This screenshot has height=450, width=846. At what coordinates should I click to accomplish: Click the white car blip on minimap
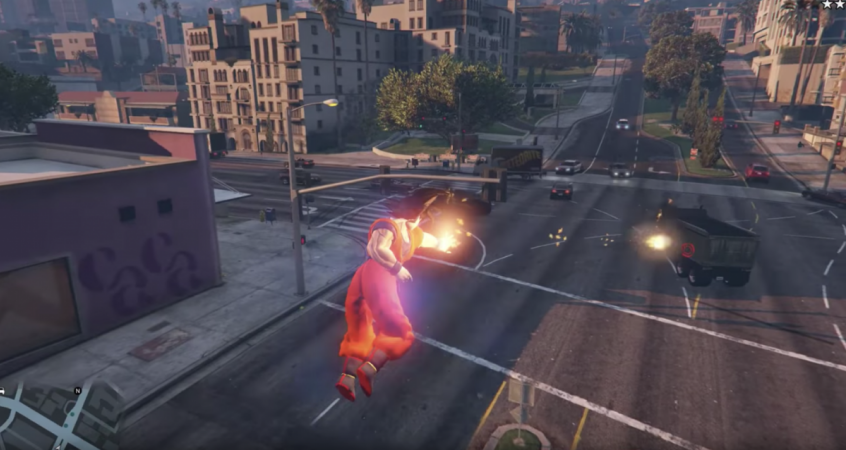point(4,391)
